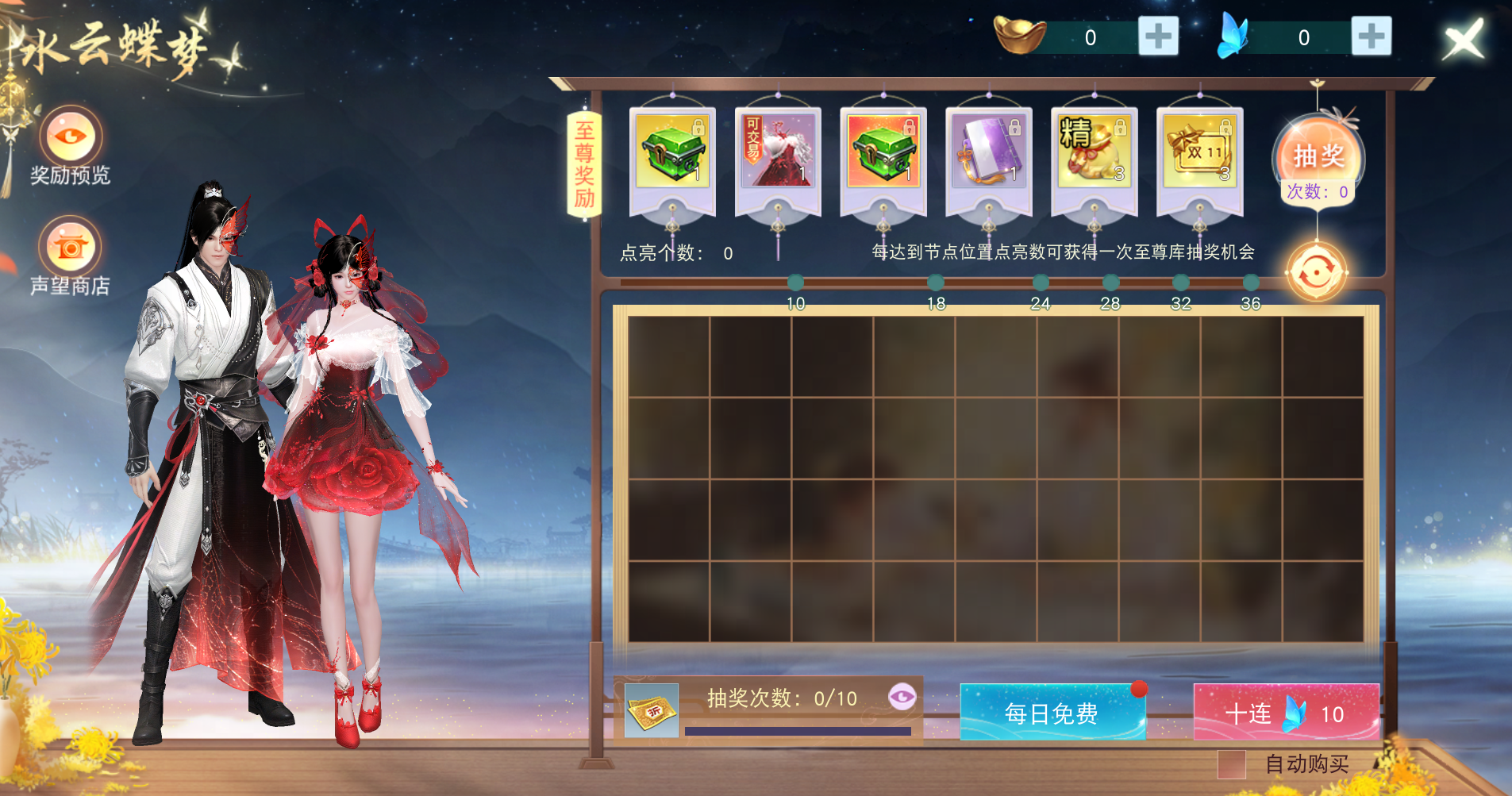
Task: Select the 精 golden pouch reward
Action: 1094,151
